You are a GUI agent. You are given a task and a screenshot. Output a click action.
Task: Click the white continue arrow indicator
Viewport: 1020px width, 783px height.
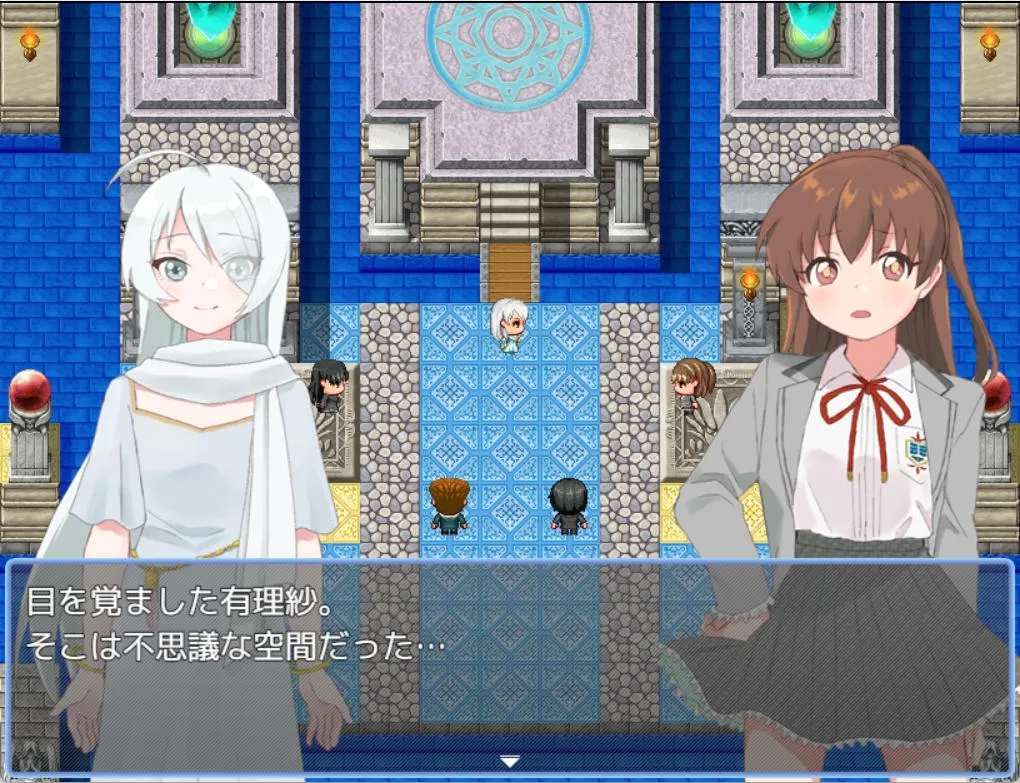[x=510, y=762]
